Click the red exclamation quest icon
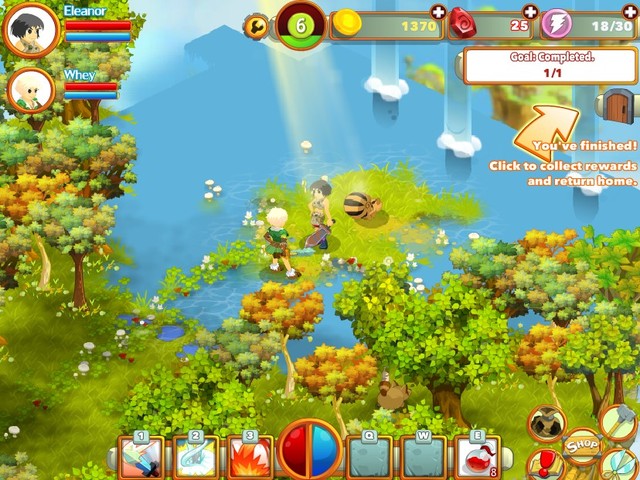Screen dimensions: 640x480 point(546,464)
